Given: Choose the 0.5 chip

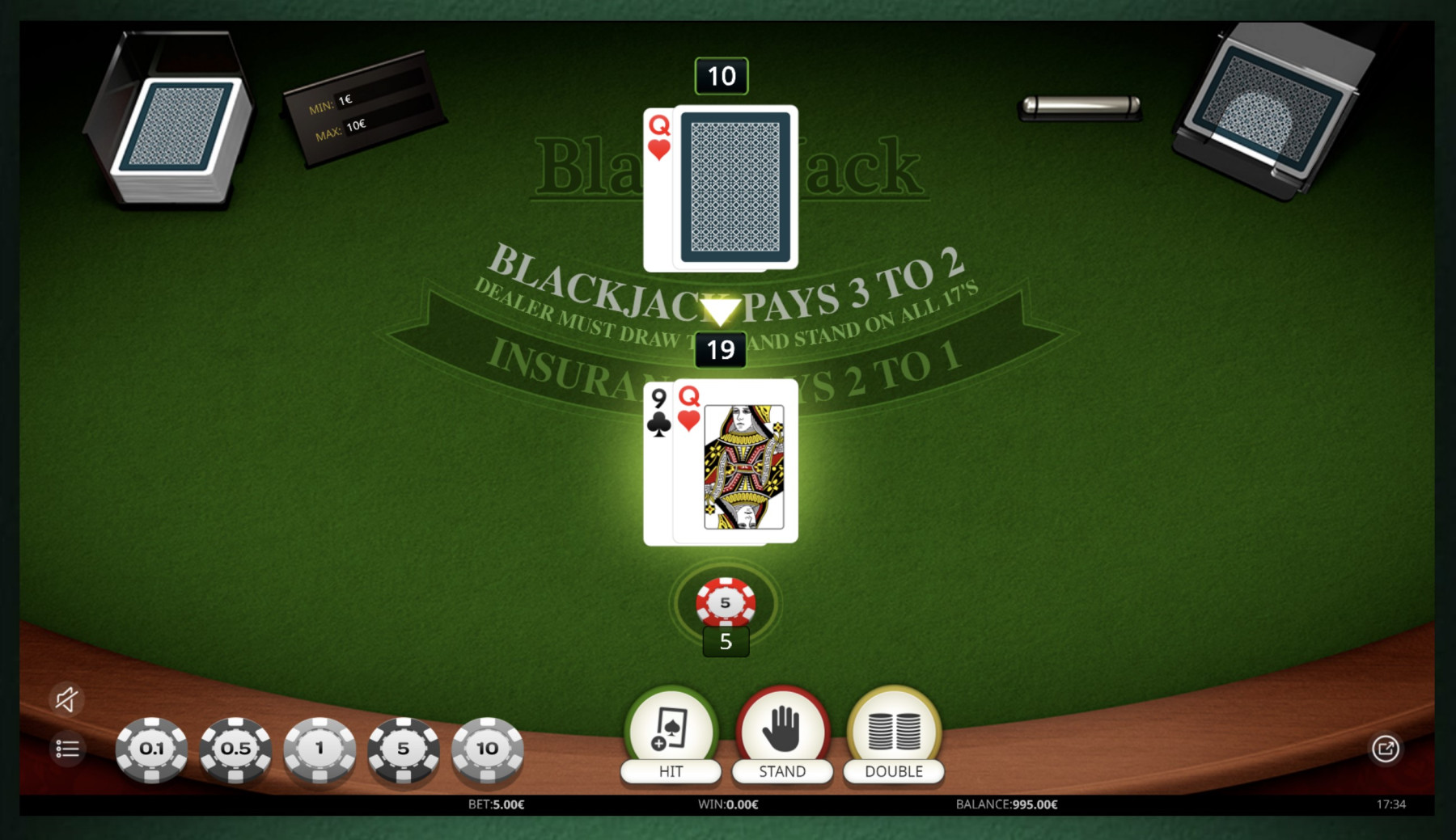Looking at the screenshot, I should tap(235, 749).
